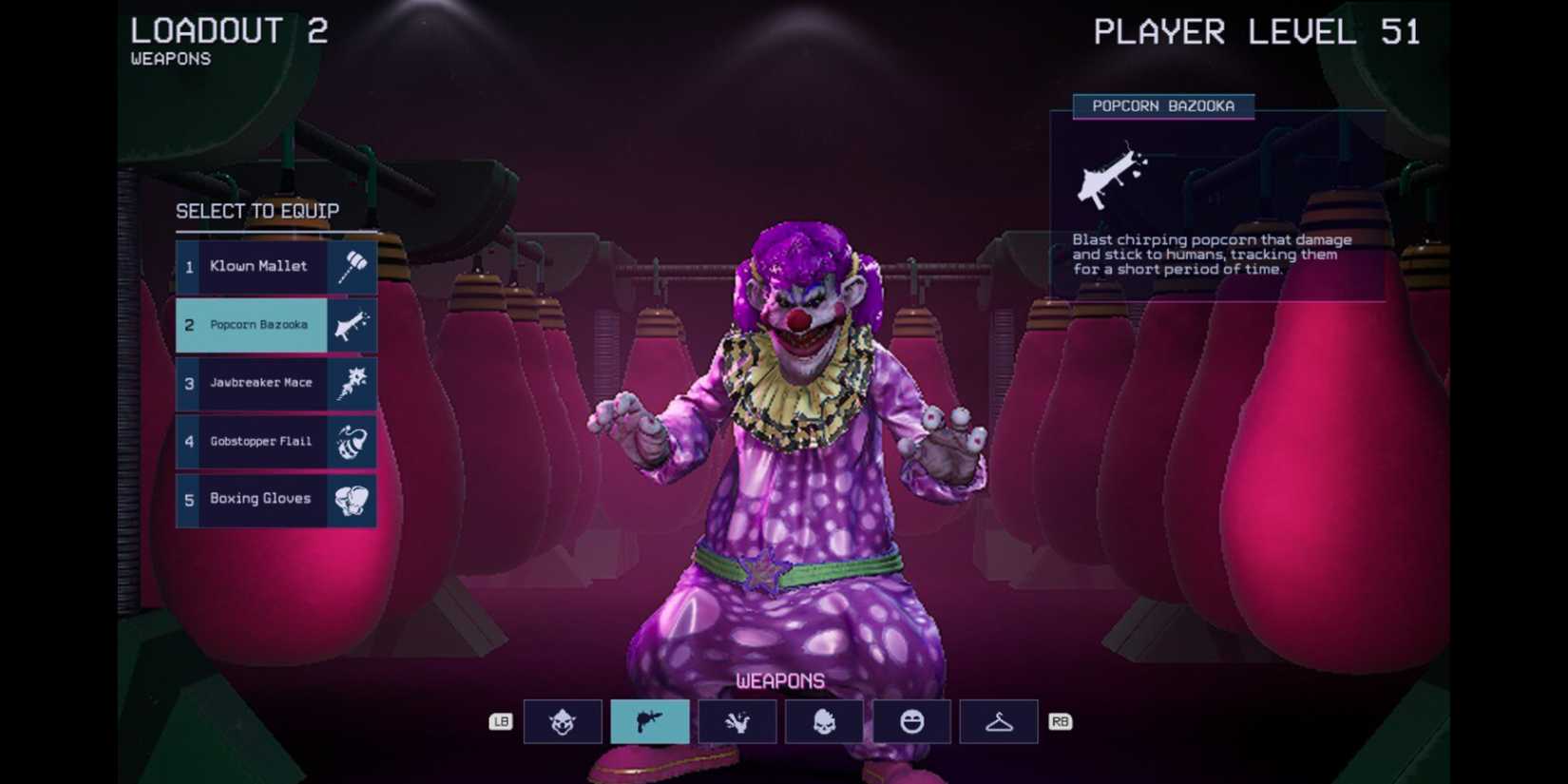Open the coat hanger cosmetics tab
This screenshot has width=1568, height=784.
click(999, 721)
